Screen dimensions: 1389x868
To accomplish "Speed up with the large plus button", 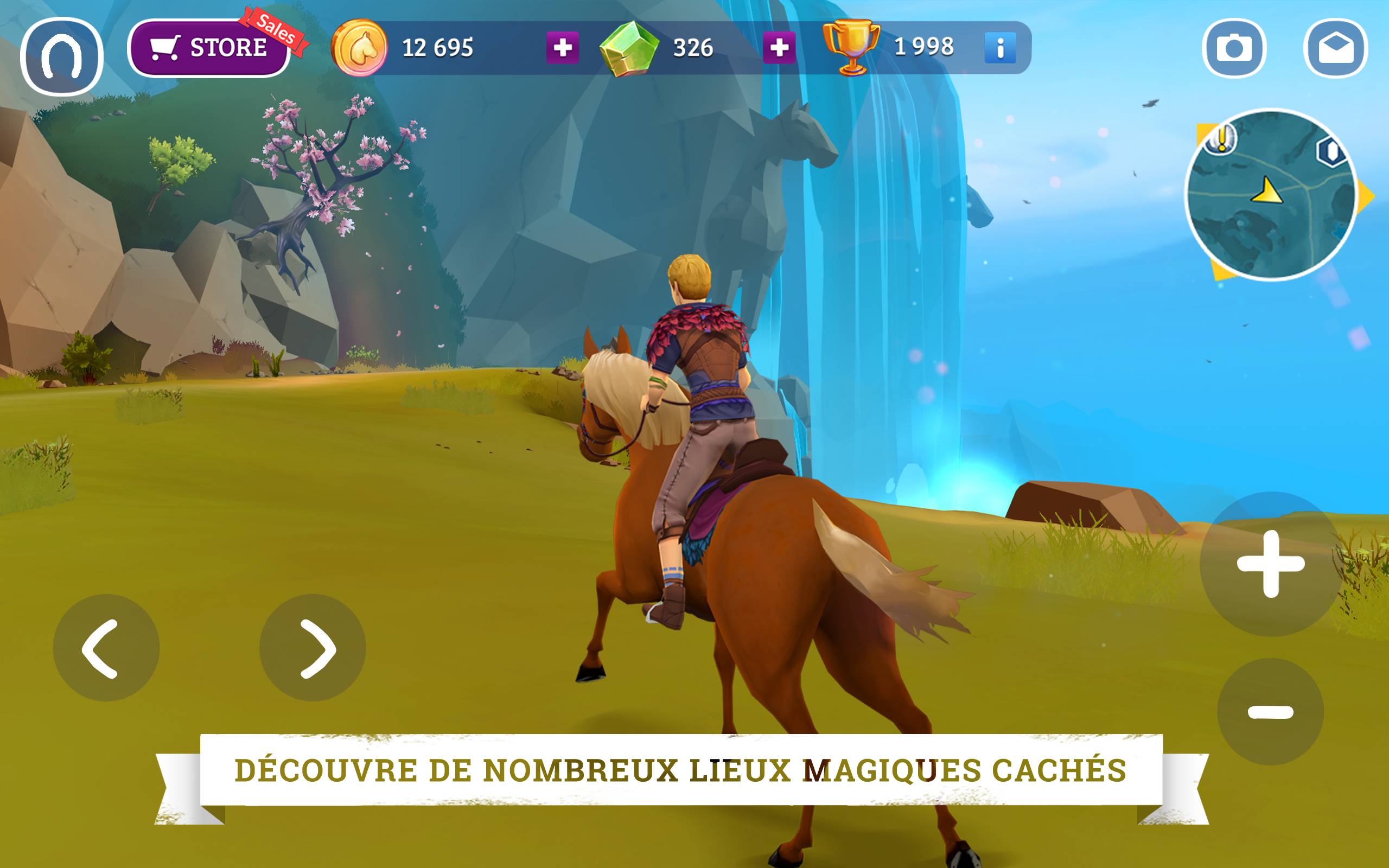I will [1271, 564].
